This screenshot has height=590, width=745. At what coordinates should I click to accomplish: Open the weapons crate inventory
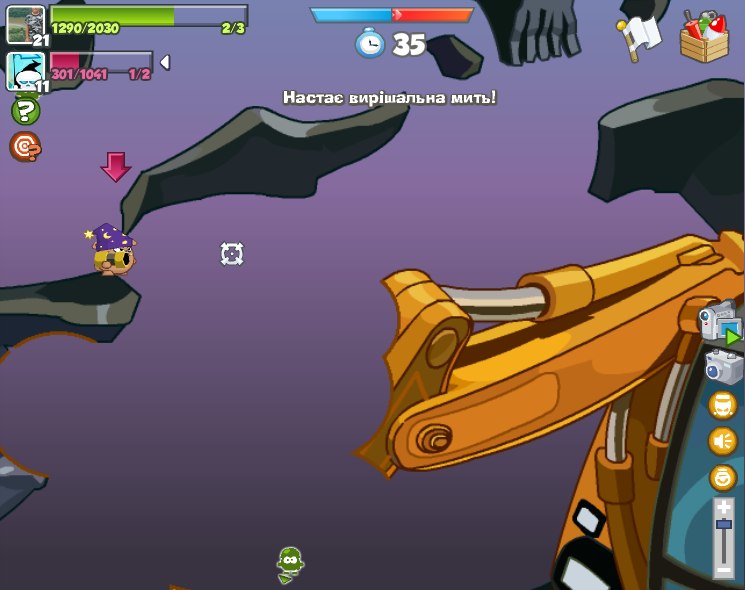tap(704, 37)
